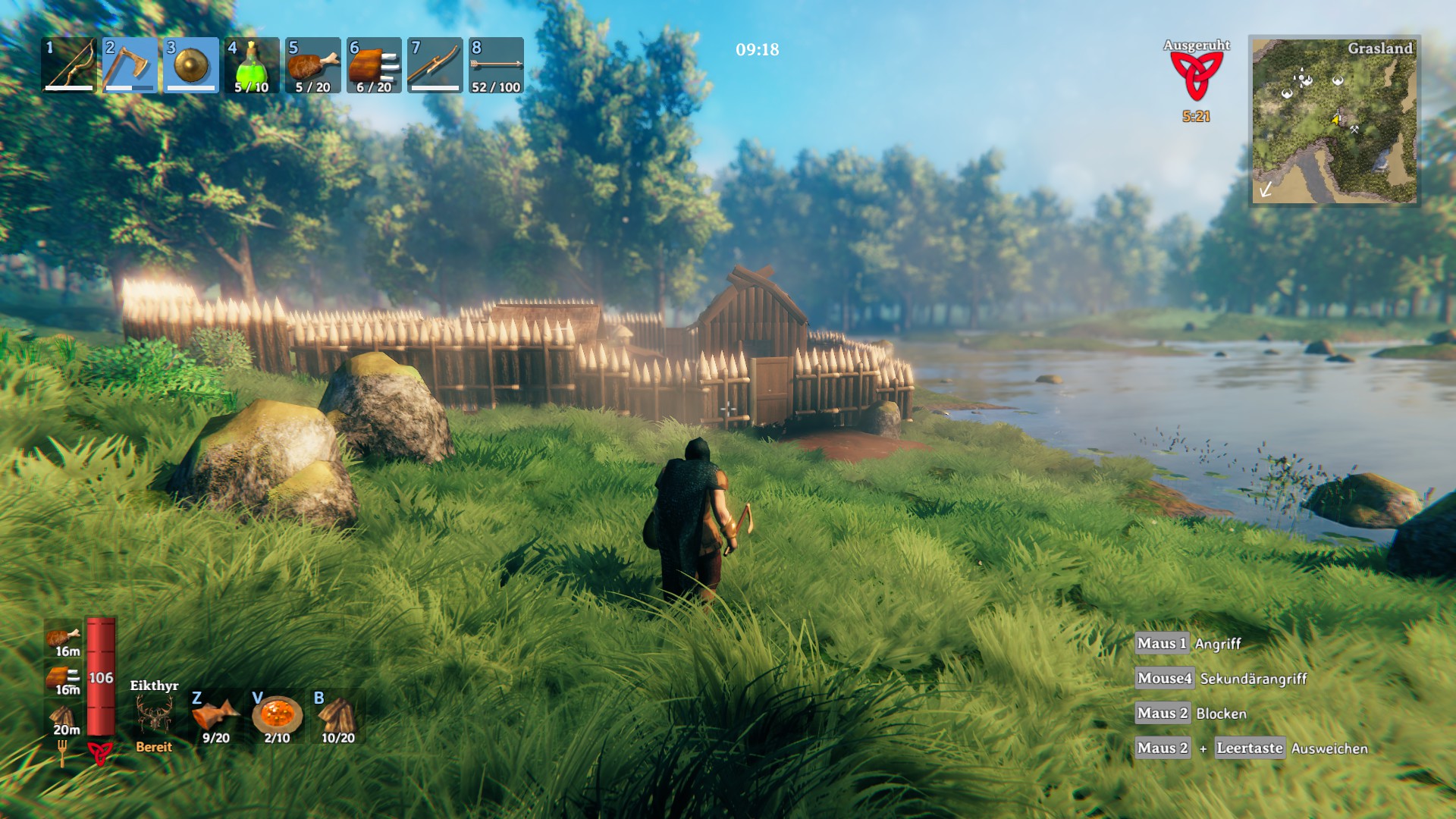Use the green potion in slot 4
Screen dimensions: 1456x819
click(x=252, y=65)
